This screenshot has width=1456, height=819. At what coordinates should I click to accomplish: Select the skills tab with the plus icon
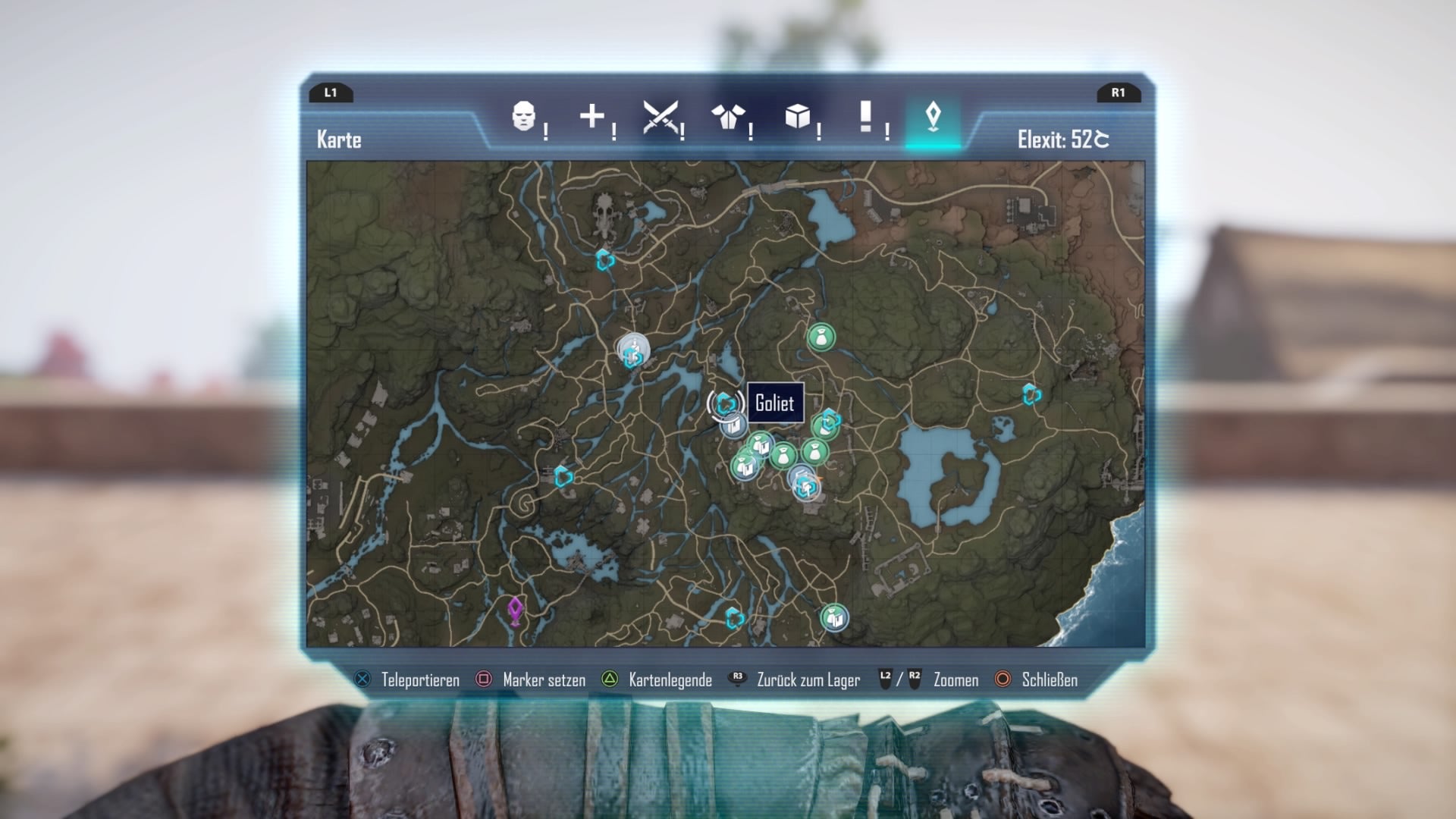(x=592, y=115)
